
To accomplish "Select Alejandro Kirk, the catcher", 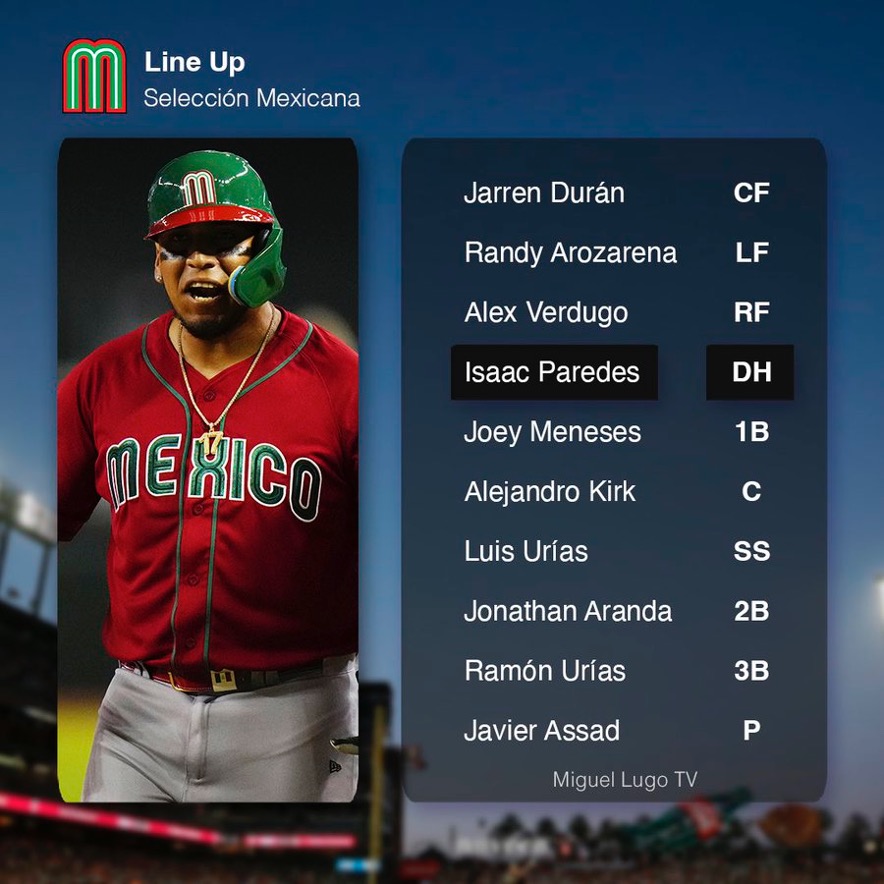I will (549, 492).
